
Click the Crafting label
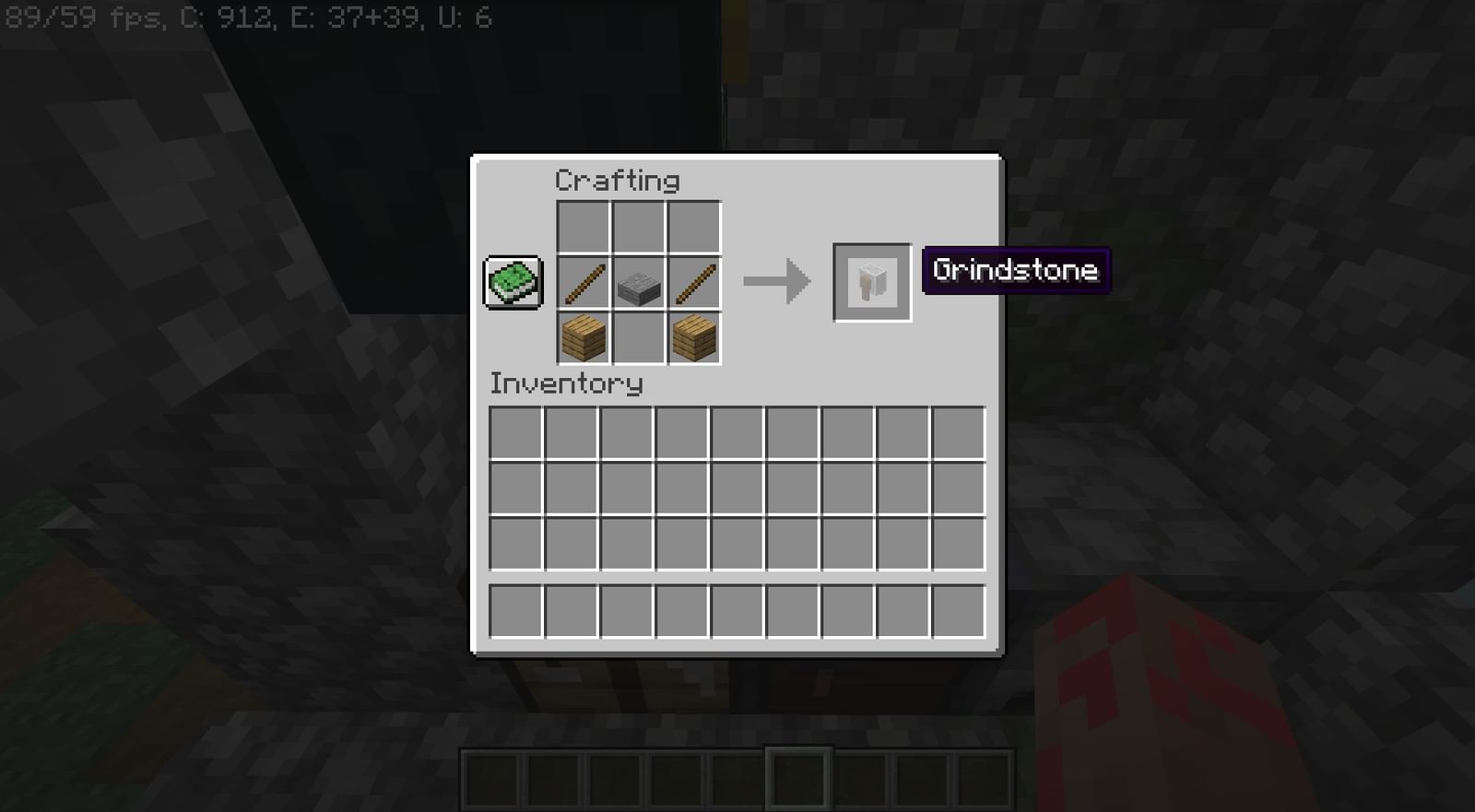tap(618, 181)
